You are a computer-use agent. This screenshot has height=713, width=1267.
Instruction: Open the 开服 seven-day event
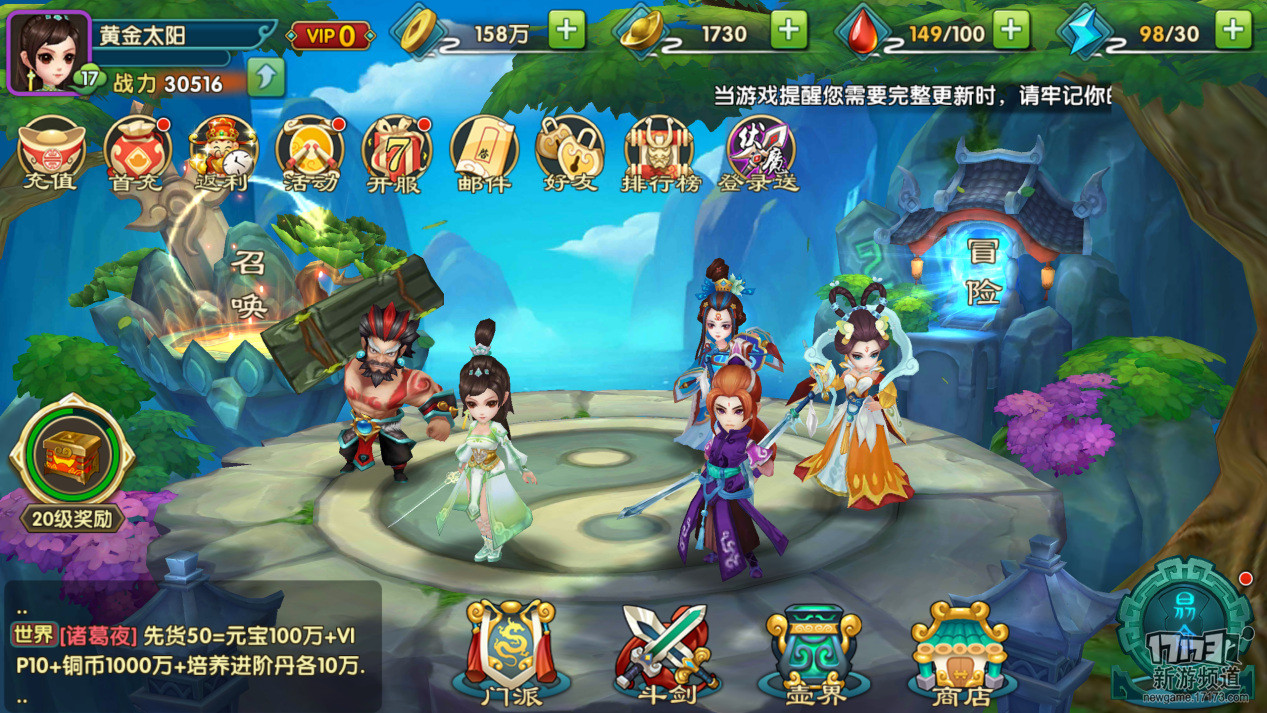396,153
